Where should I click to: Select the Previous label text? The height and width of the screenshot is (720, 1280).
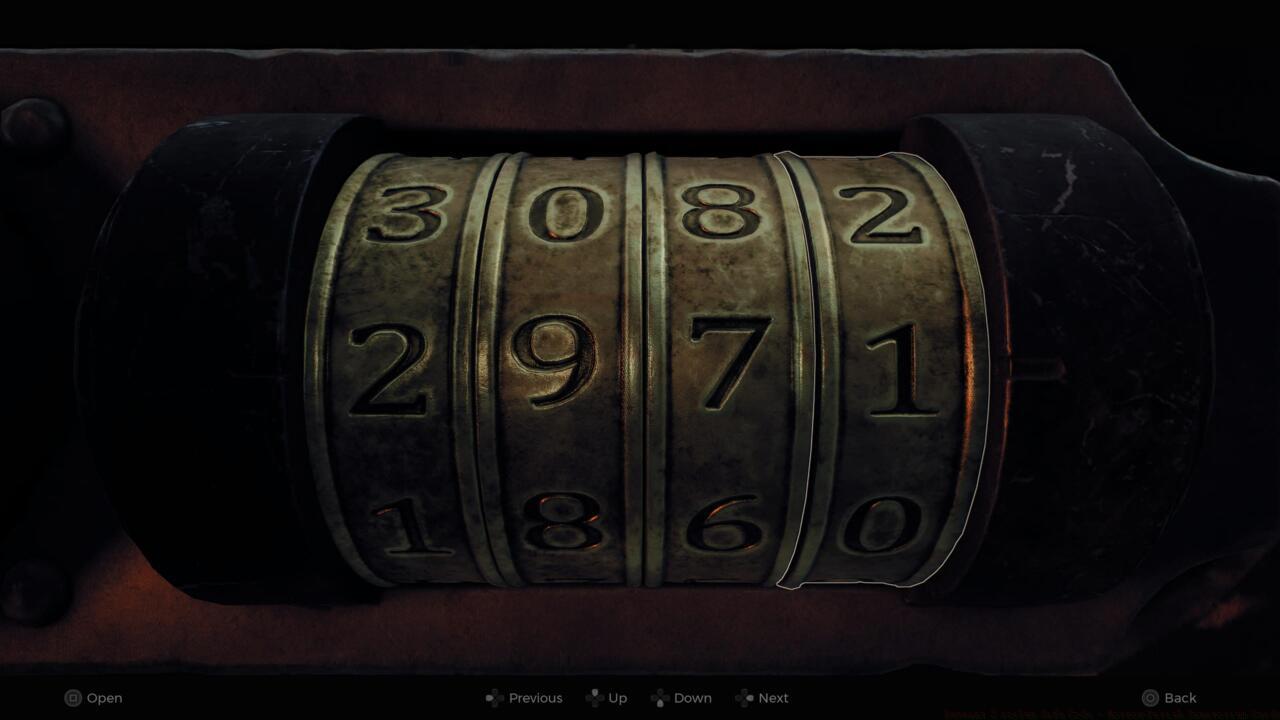[536, 697]
